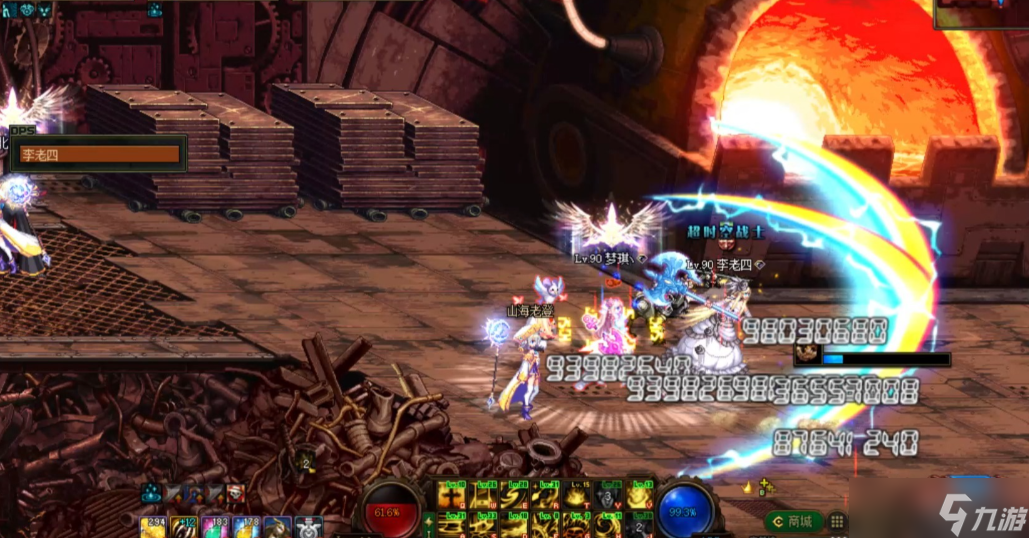Use the consumable with 178 count

(x=247, y=527)
